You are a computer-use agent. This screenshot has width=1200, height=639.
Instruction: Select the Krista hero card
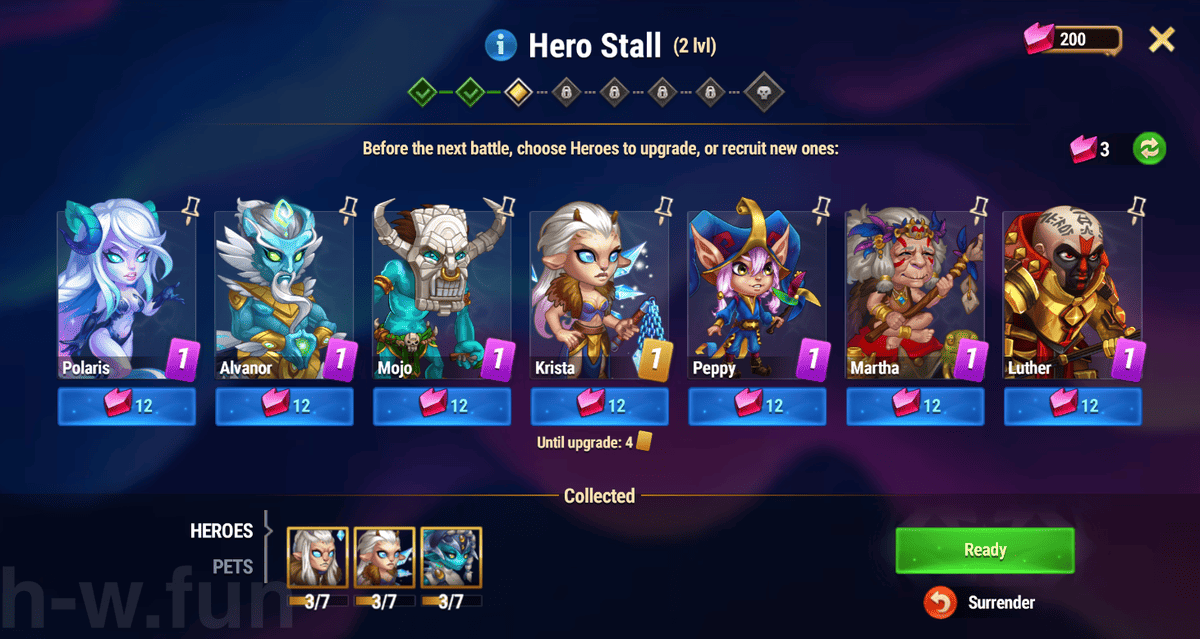click(x=599, y=290)
